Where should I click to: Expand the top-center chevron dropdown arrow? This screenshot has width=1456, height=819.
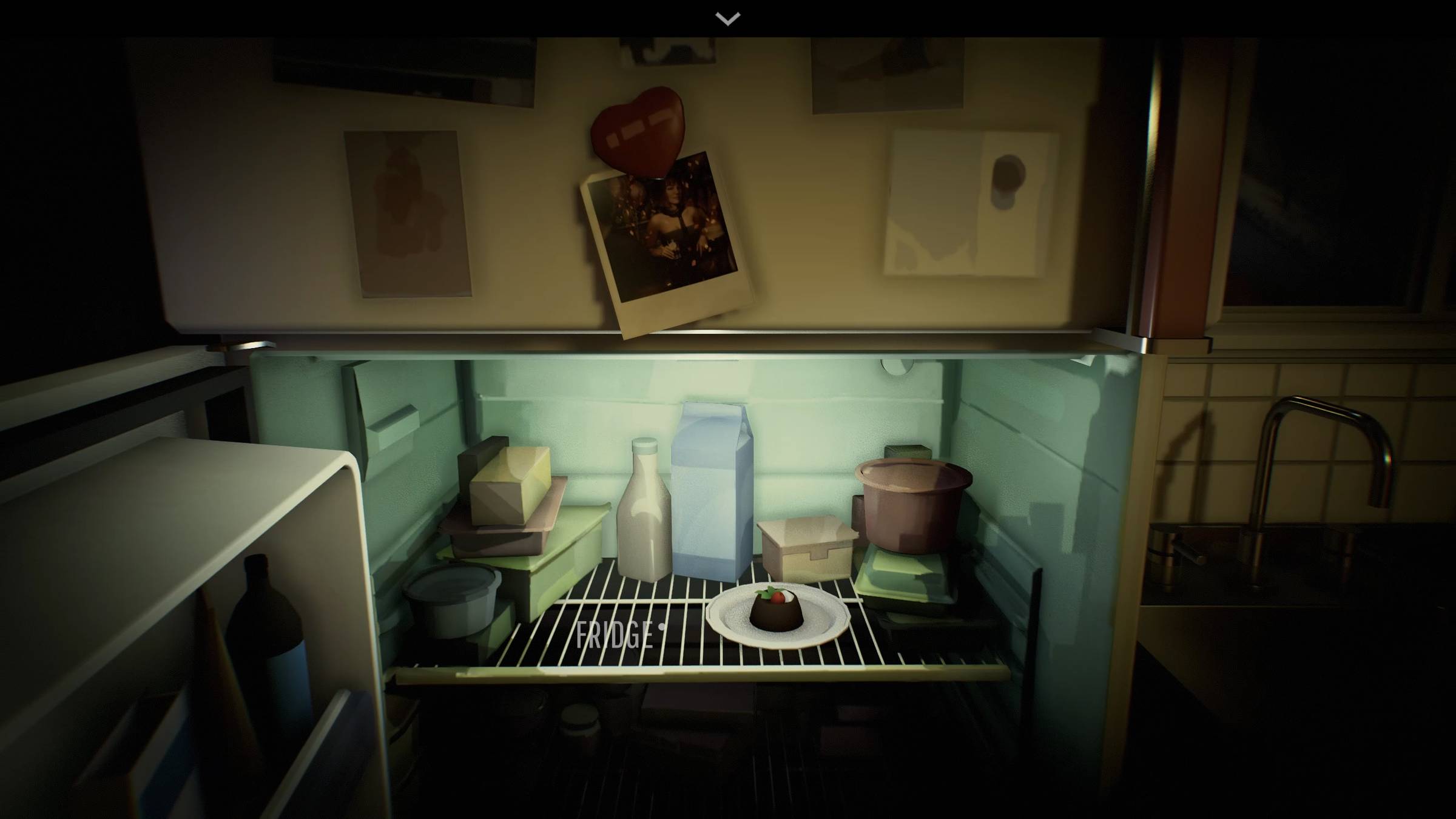tap(727, 19)
